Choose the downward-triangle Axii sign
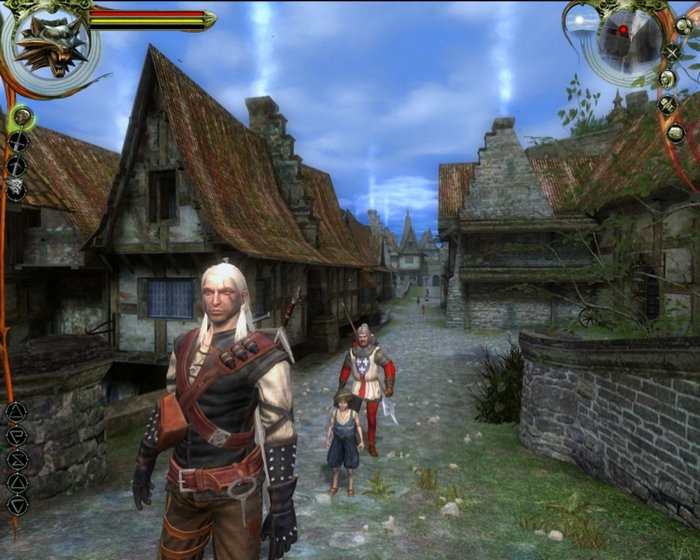 [16, 505]
